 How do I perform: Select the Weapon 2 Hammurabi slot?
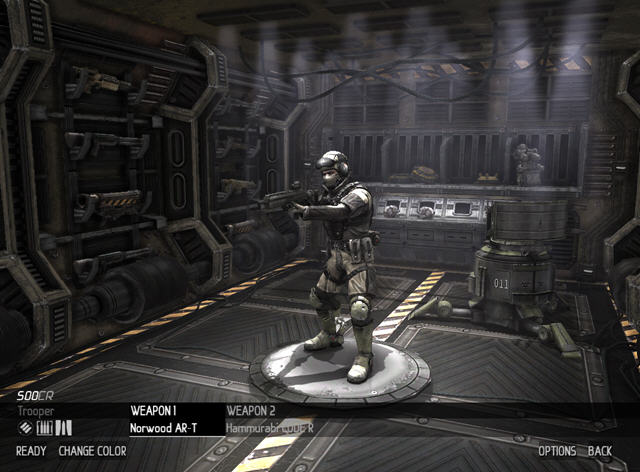click(268, 419)
